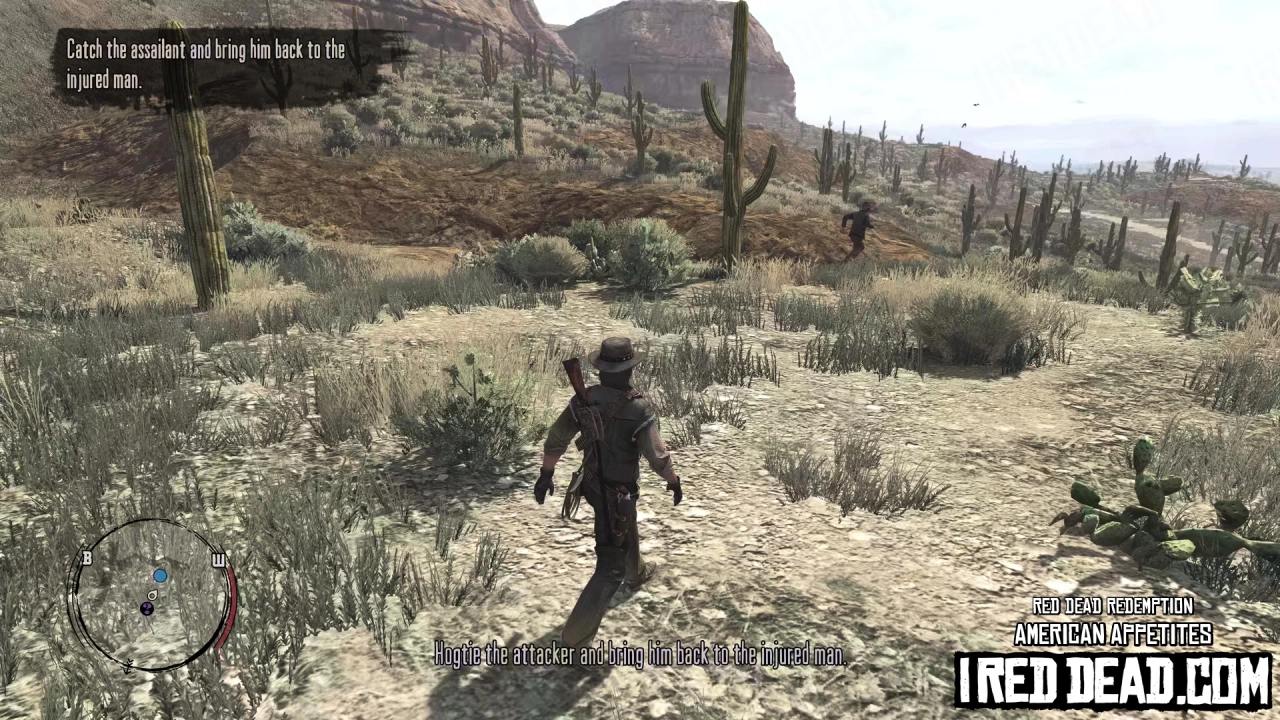
Task: Click the hat icon on the player character
Action: (x=615, y=351)
